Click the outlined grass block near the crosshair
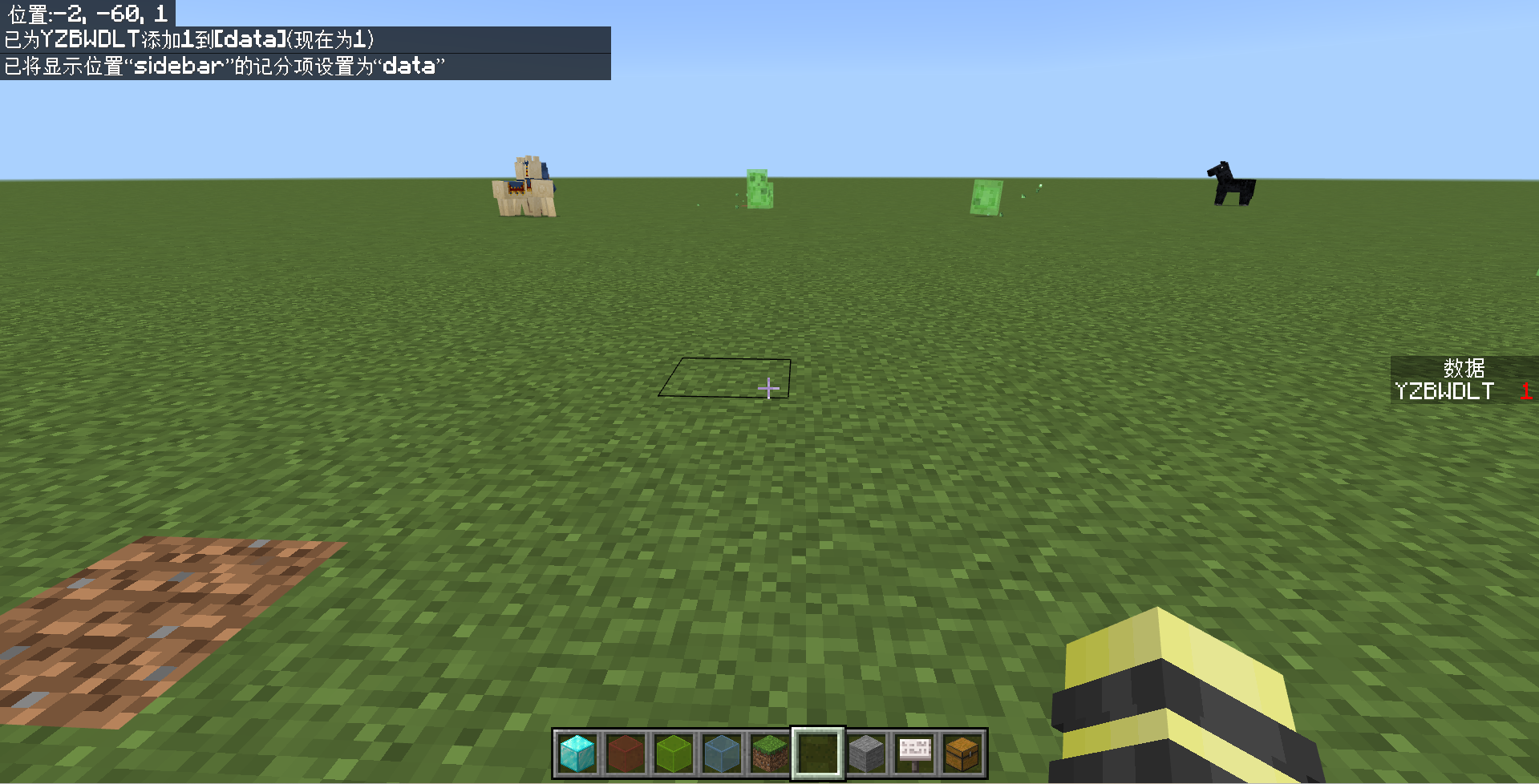 pos(726,377)
